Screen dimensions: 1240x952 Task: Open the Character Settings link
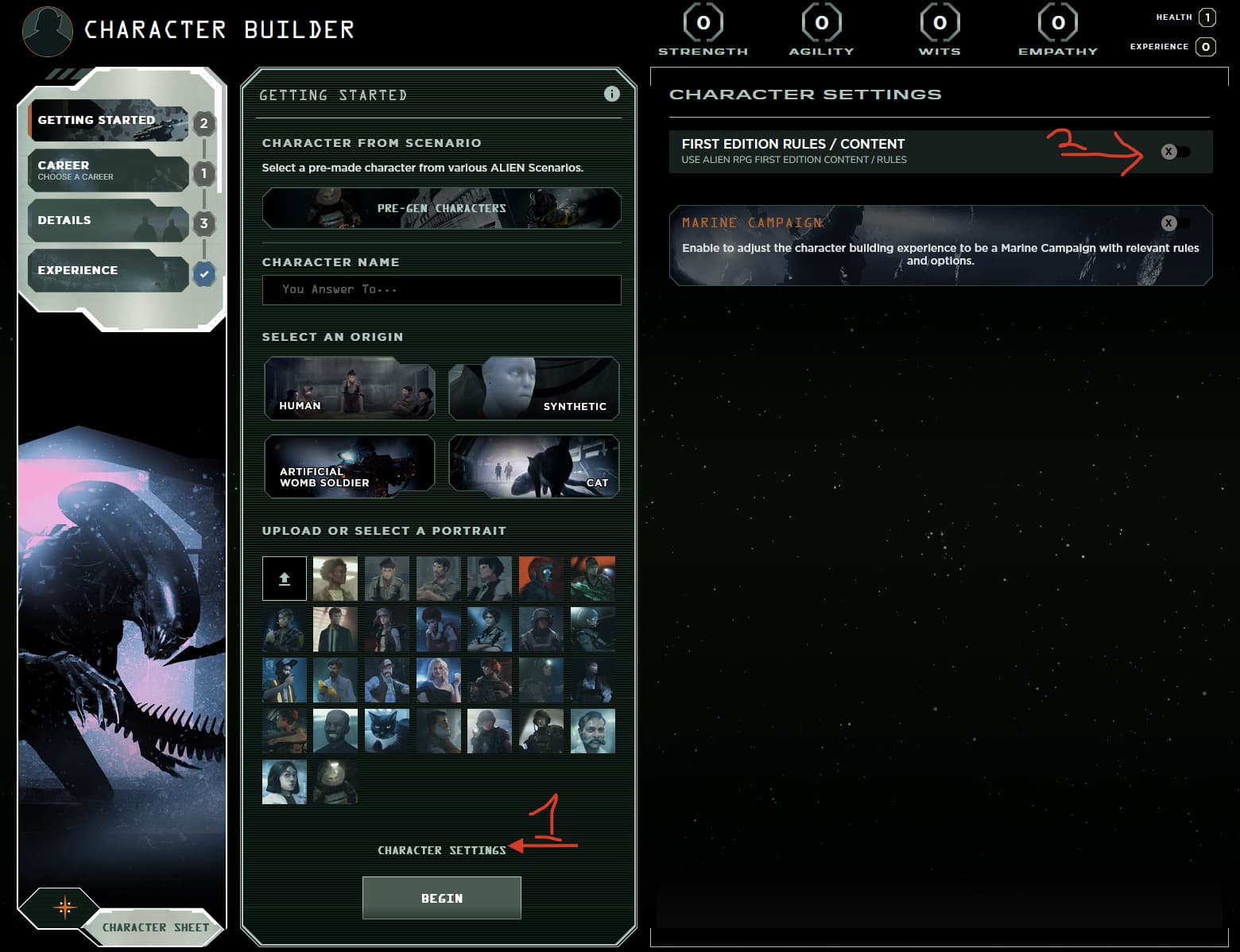point(441,850)
